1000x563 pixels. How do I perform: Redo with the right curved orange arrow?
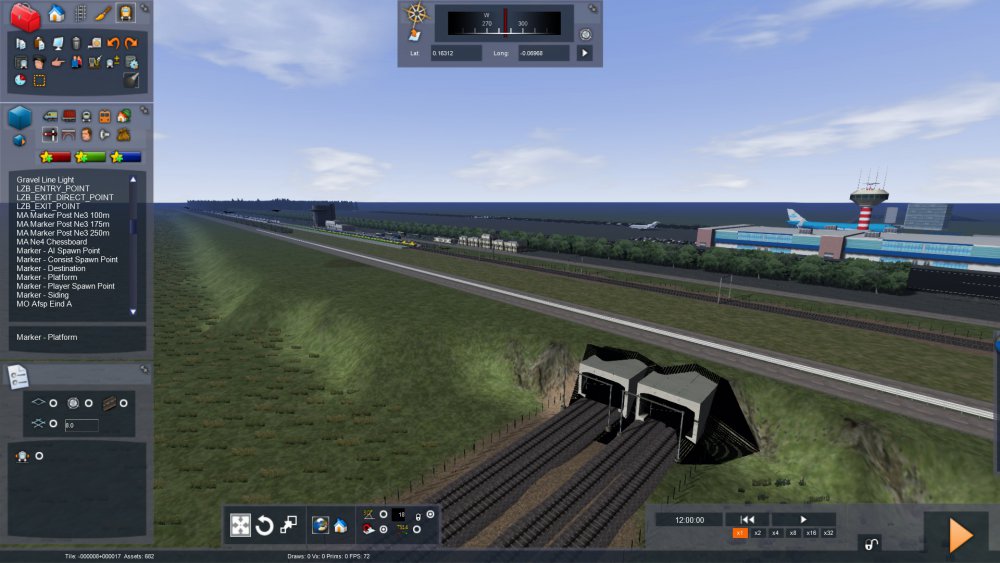(x=131, y=43)
